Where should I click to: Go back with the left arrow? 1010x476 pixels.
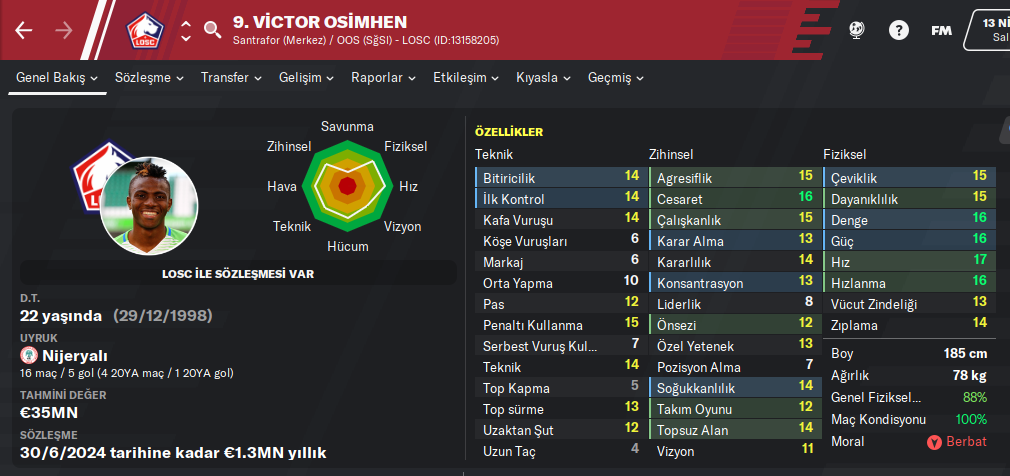point(24,30)
